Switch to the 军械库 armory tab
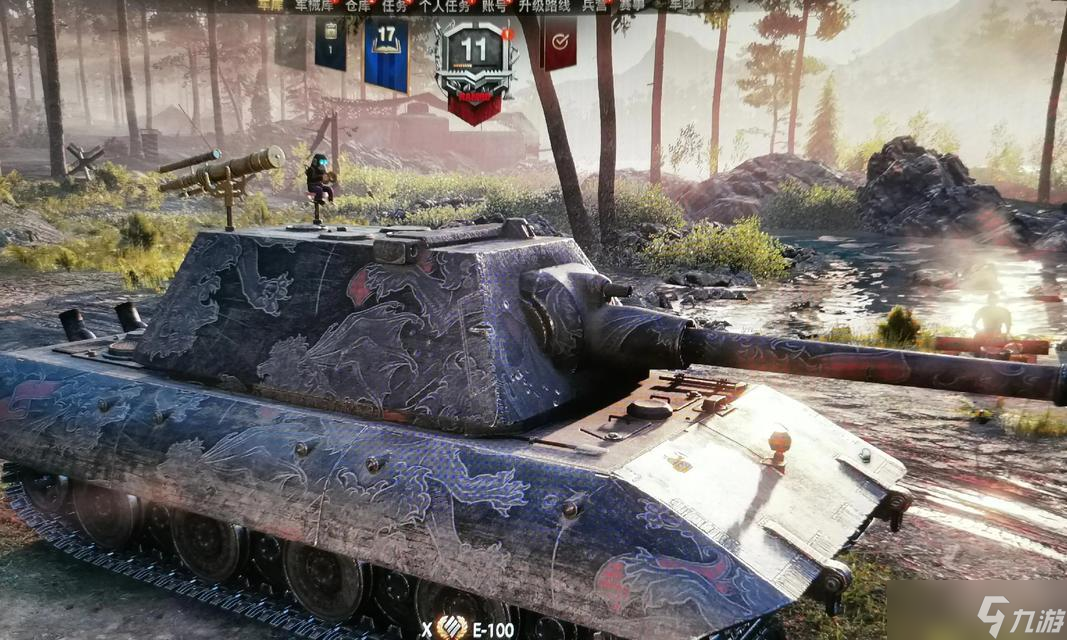1067x640 pixels. click(315, 5)
